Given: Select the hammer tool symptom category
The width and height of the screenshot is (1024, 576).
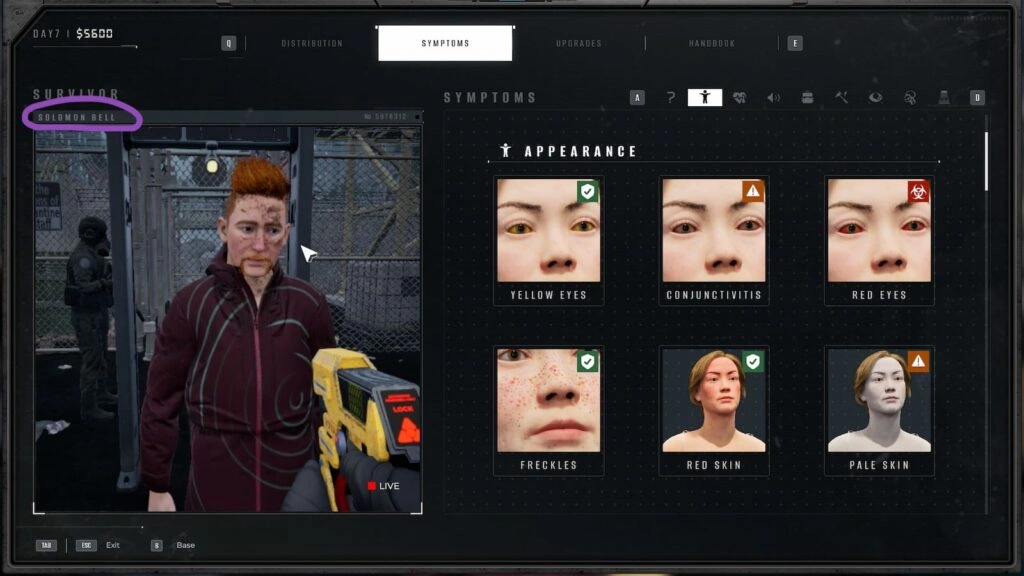Looking at the screenshot, I should point(841,97).
